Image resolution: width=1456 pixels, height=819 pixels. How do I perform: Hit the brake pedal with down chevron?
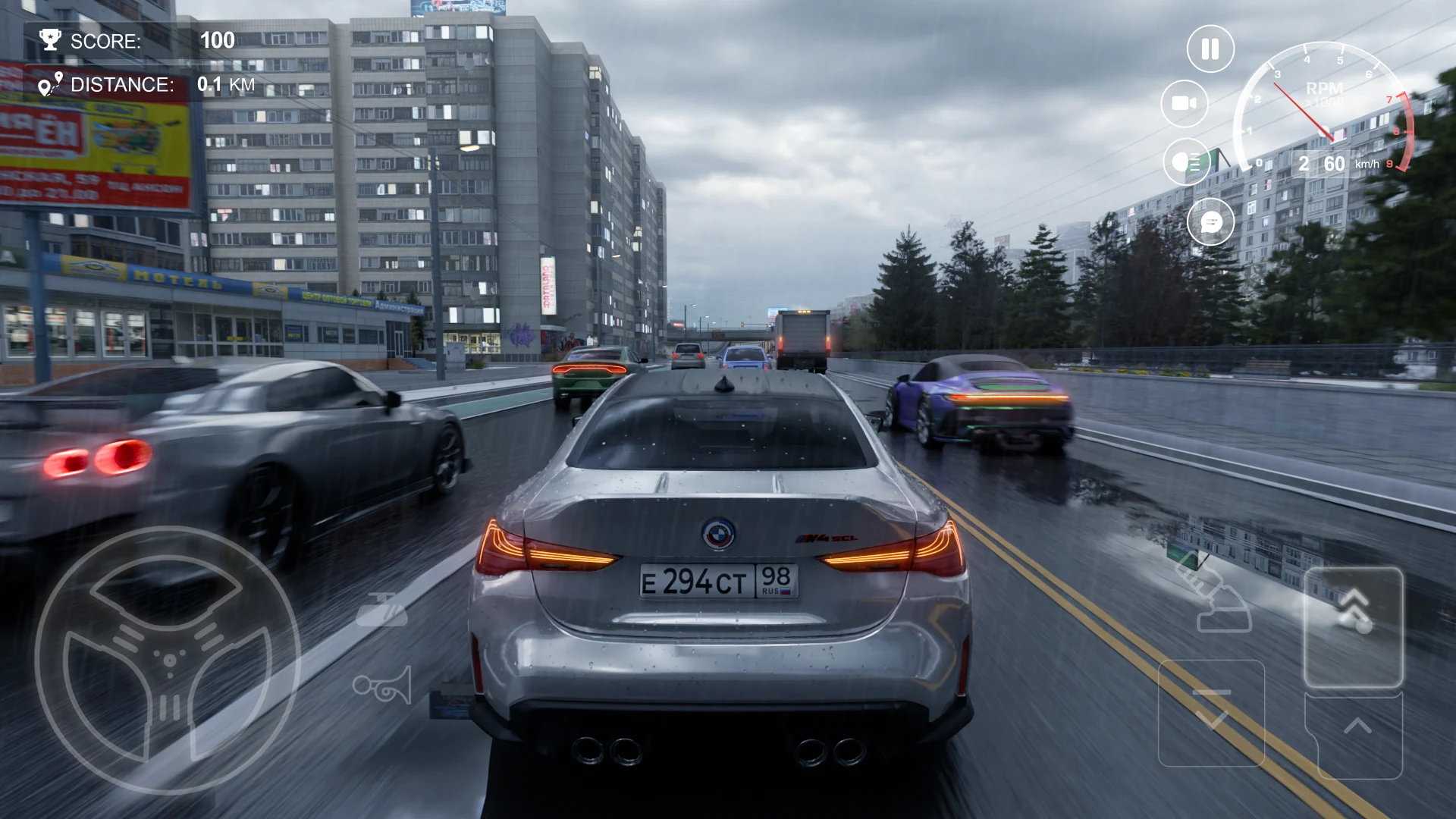[1211, 713]
